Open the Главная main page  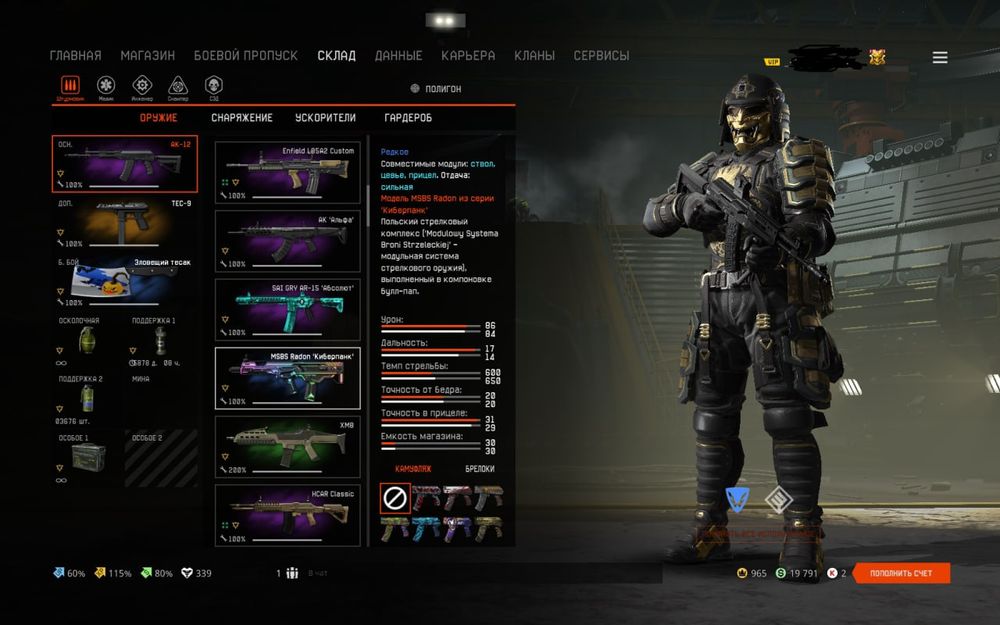click(75, 56)
